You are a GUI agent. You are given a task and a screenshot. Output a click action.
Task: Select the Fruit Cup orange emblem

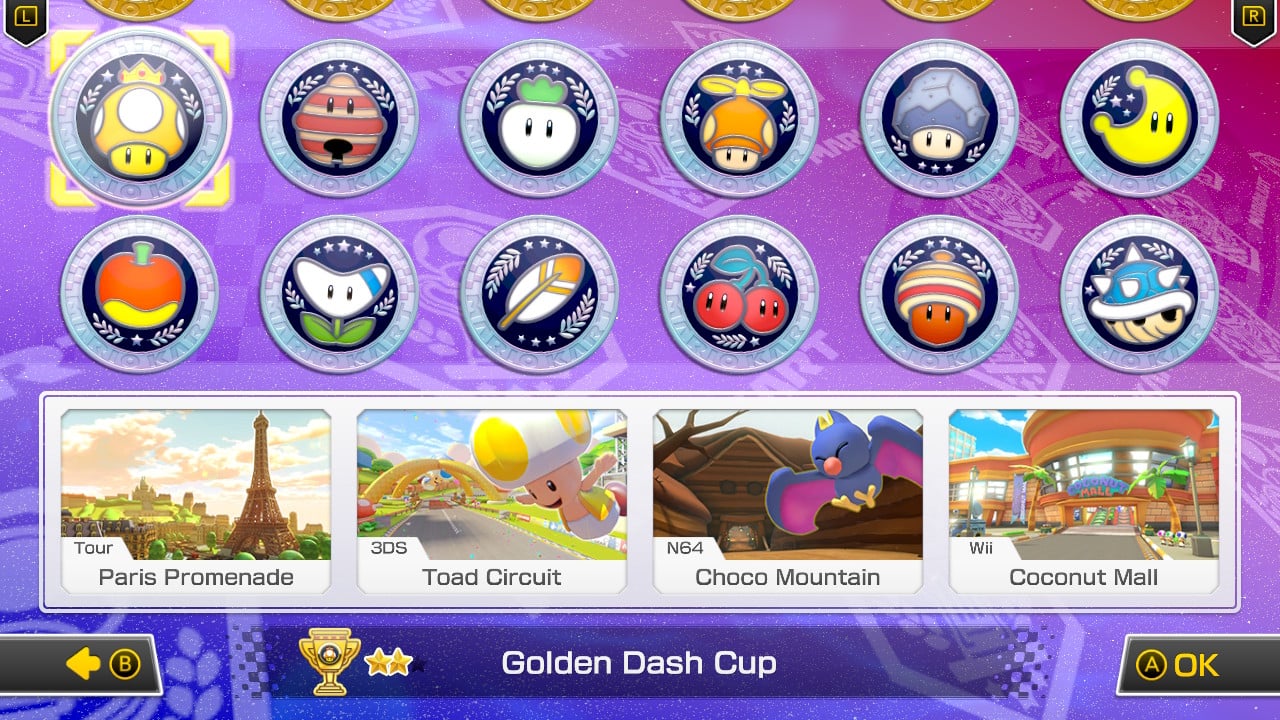[140, 293]
